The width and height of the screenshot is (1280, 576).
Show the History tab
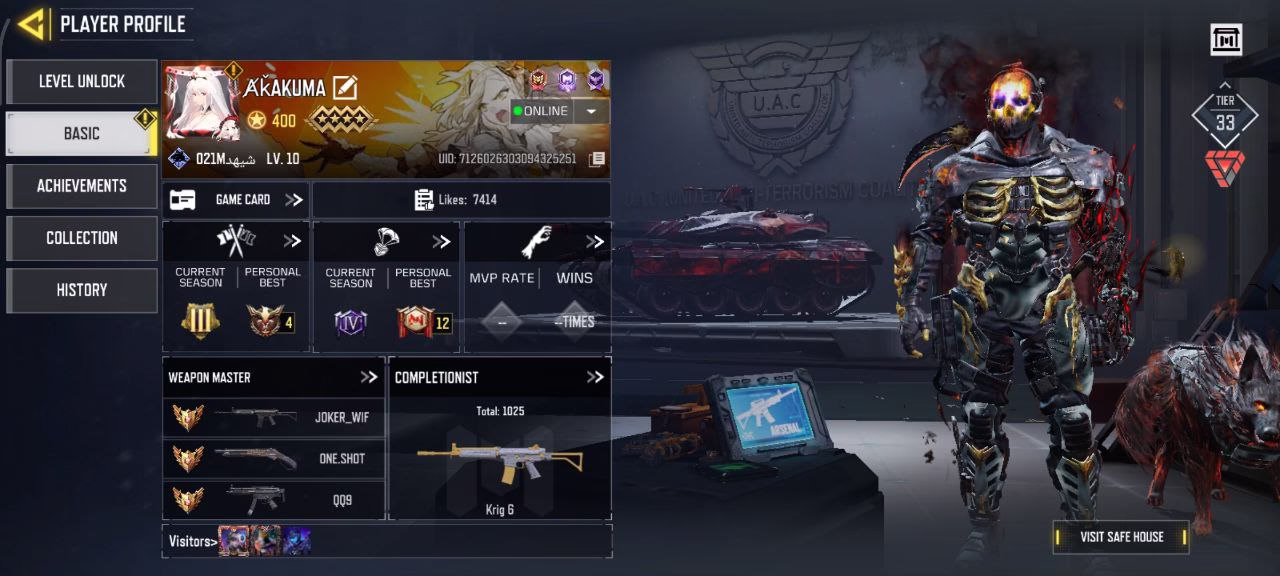point(82,290)
